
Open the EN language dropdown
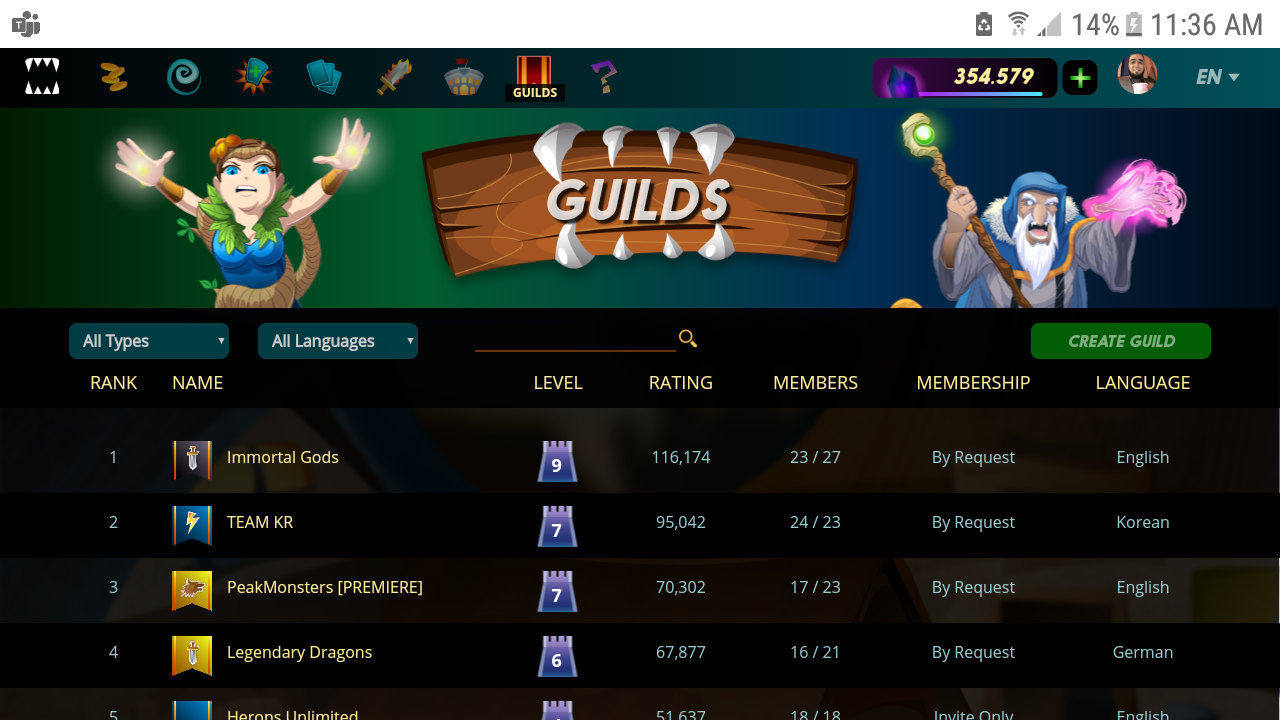pyautogui.click(x=1218, y=77)
